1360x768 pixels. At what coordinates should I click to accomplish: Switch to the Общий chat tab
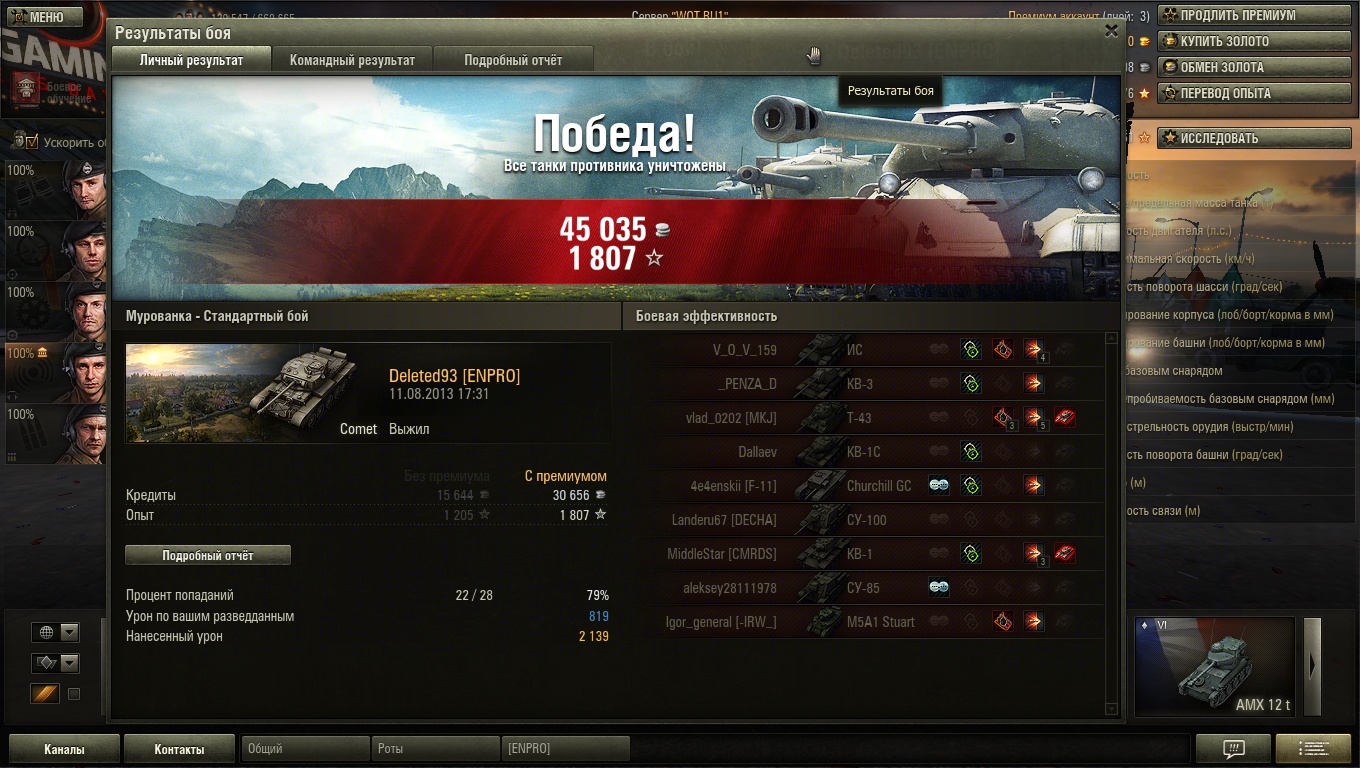pyautogui.click(x=305, y=749)
